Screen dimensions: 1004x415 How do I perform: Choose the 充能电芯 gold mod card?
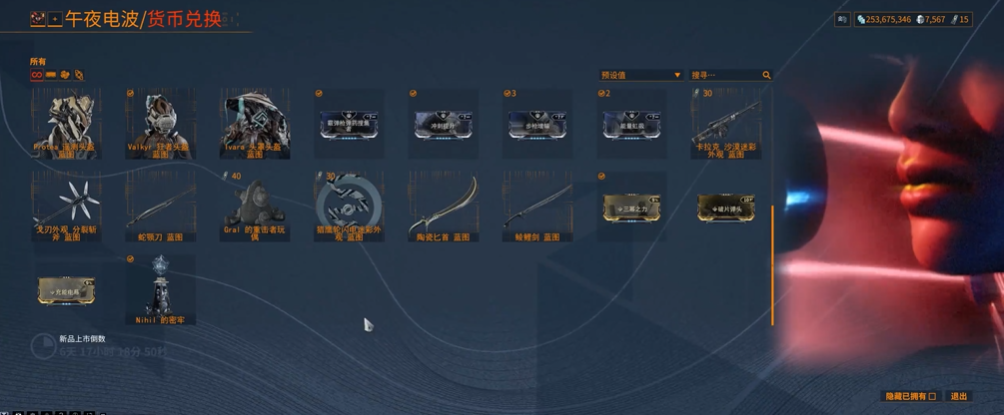coord(66,289)
